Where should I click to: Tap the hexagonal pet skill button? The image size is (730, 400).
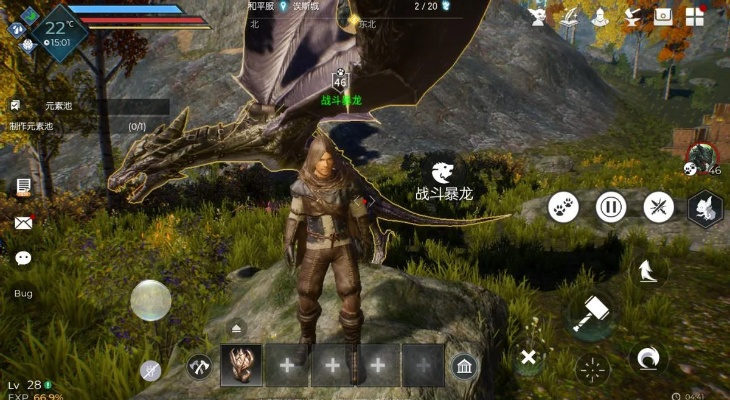pyautogui.click(x=704, y=208)
